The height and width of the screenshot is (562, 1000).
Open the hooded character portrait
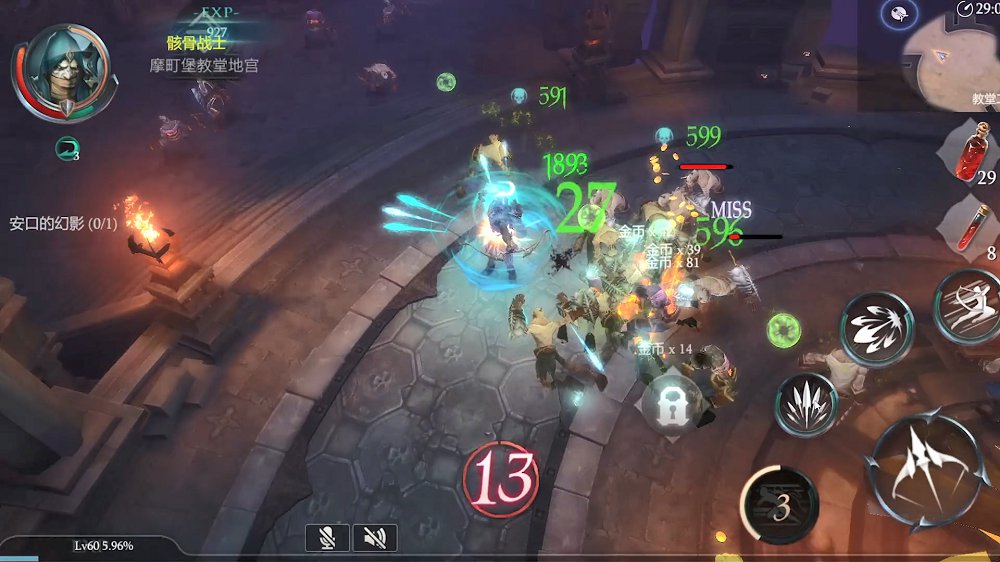57,69
